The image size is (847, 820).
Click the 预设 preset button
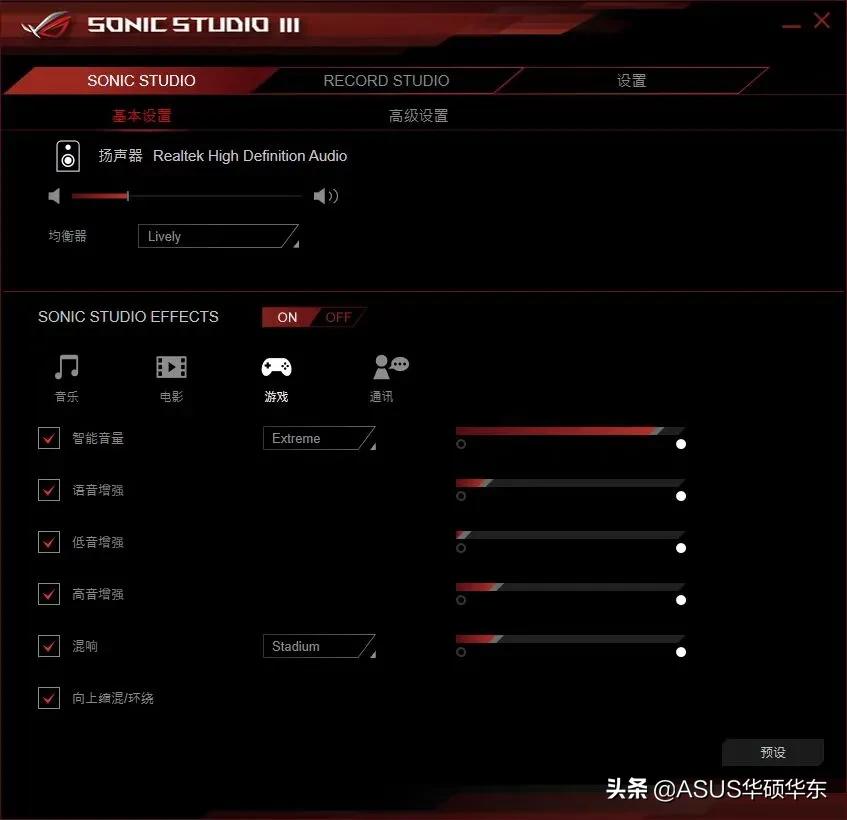pos(773,752)
